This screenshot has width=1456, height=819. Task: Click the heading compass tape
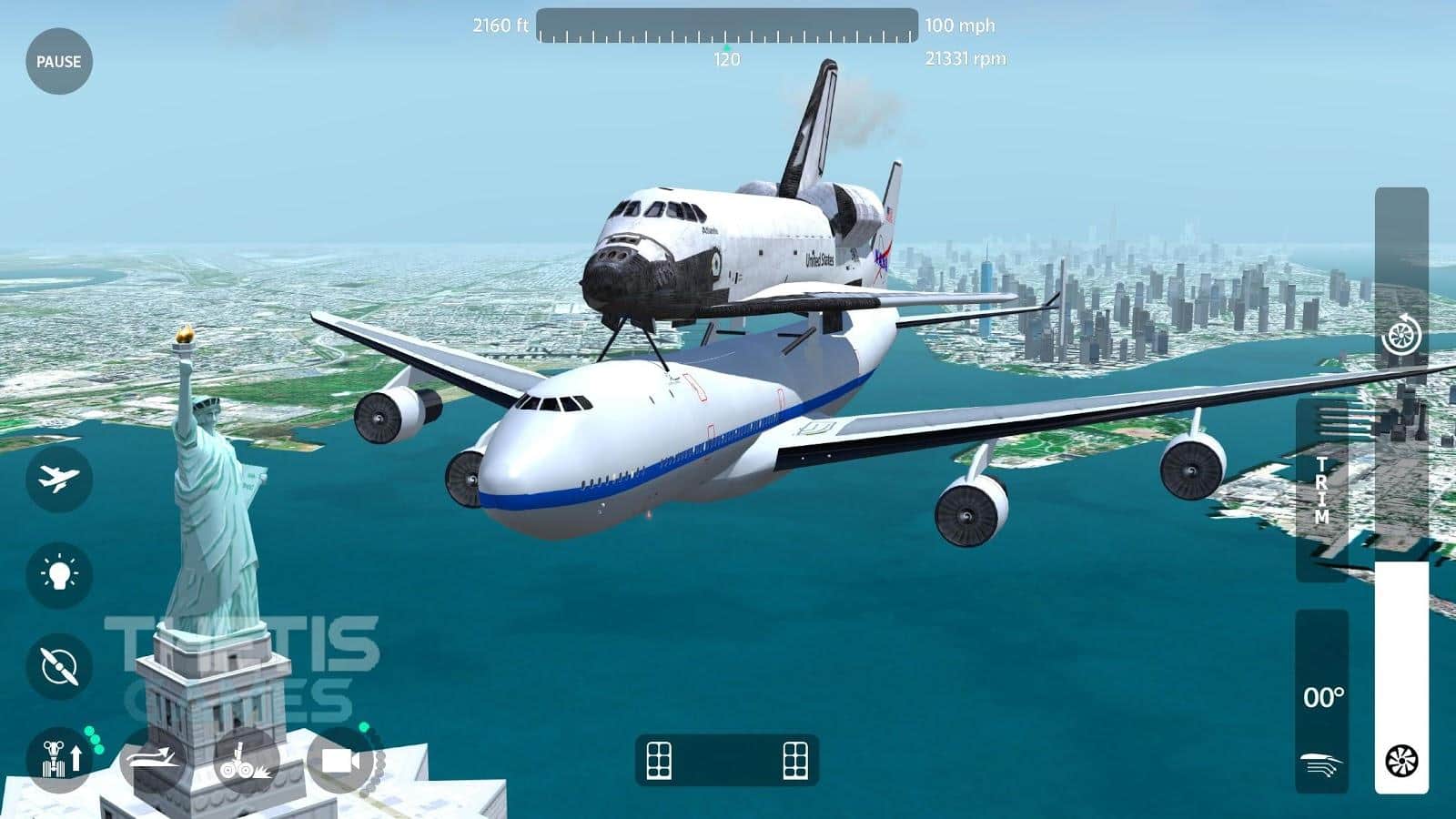[726, 26]
